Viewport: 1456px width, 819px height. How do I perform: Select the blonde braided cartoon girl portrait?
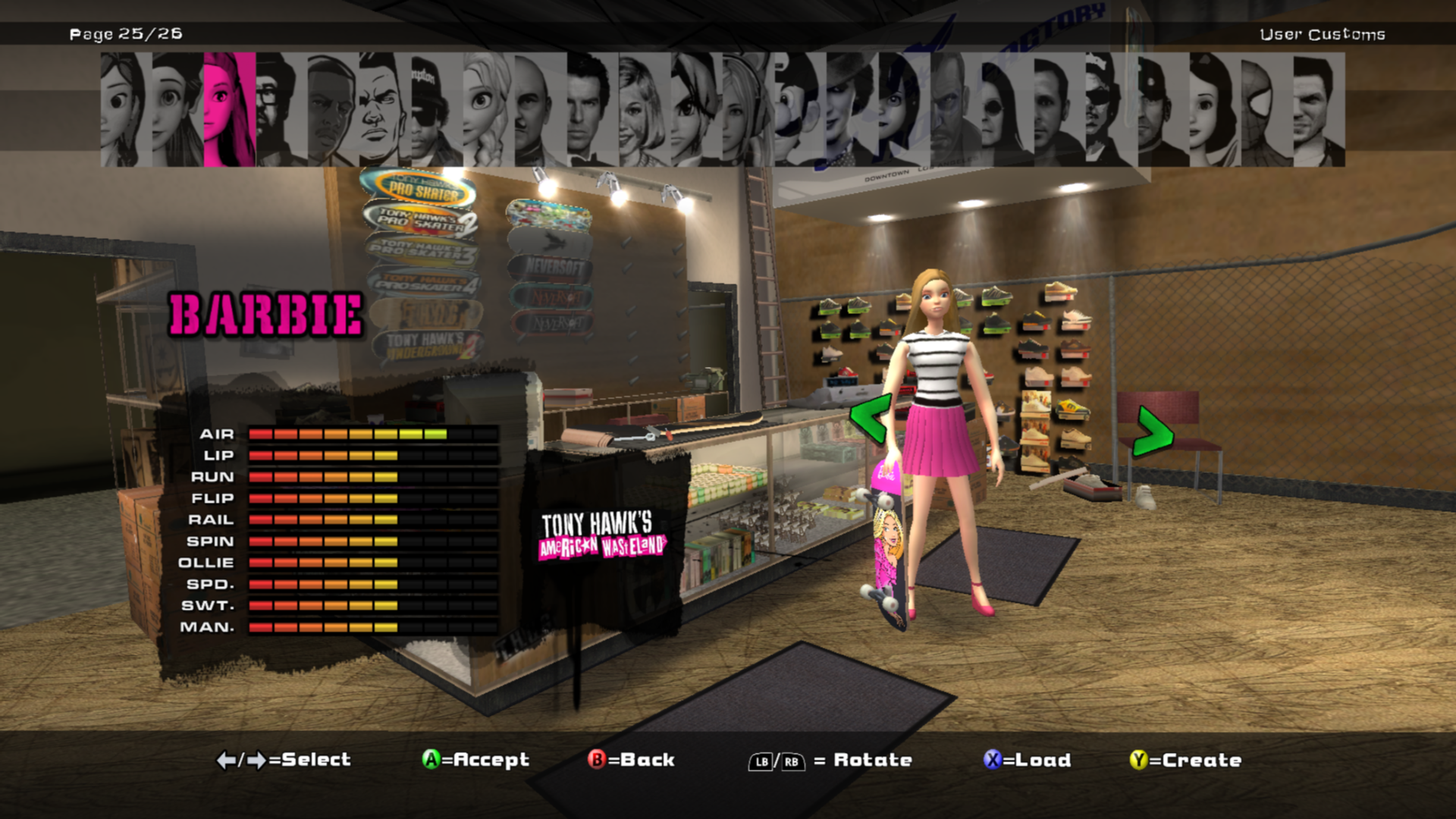pyautogui.click(x=488, y=109)
